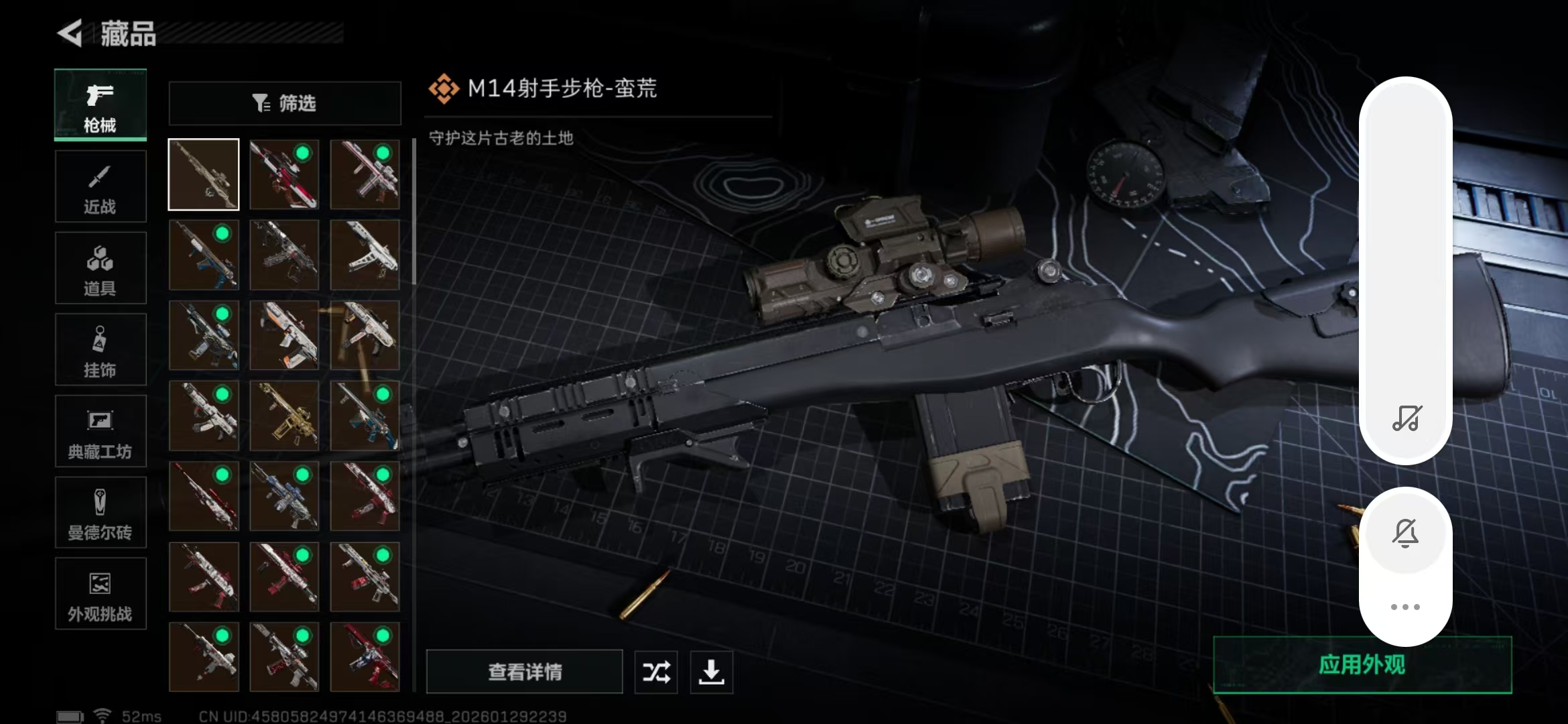
Task: Open the 典藏工坊 workshop section
Action: point(101,431)
